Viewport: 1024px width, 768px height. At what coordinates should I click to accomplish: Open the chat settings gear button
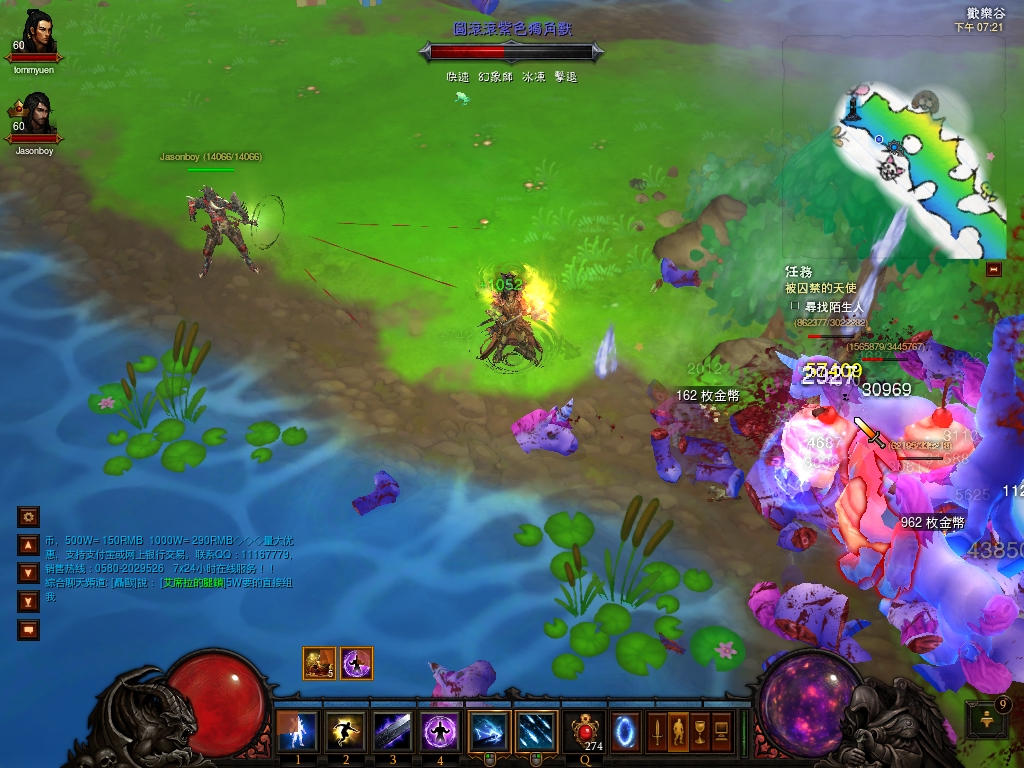click(28, 517)
